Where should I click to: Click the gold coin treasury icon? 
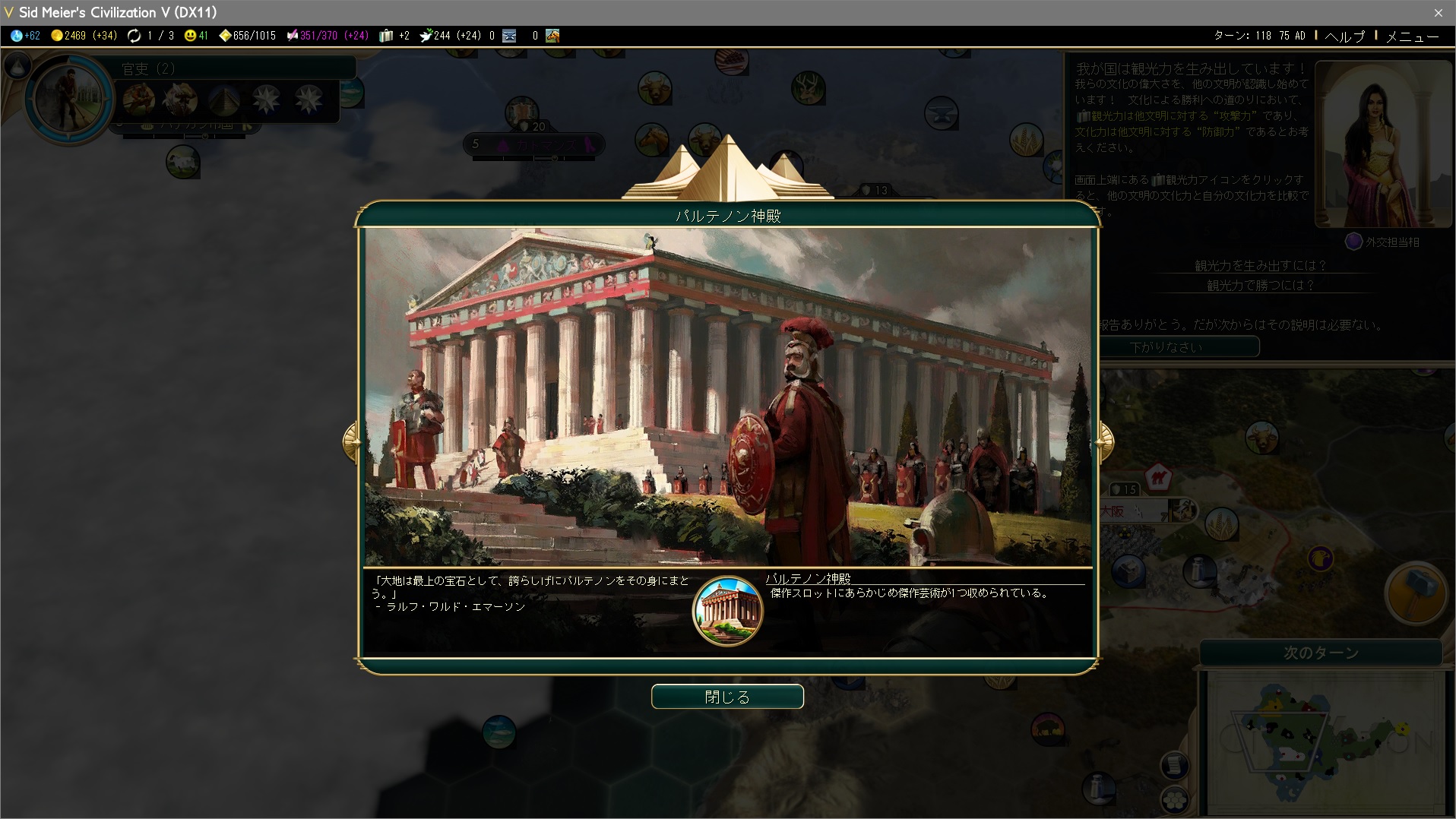(x=57, y=36)
